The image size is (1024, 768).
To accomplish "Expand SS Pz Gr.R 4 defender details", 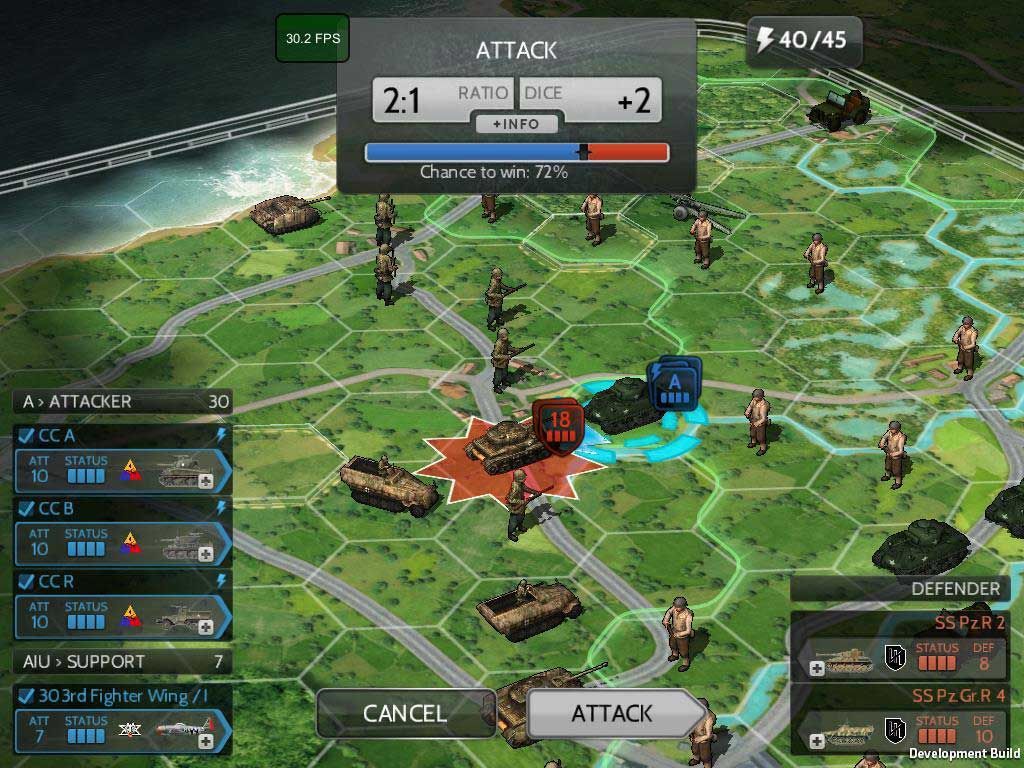I will 817,741.
